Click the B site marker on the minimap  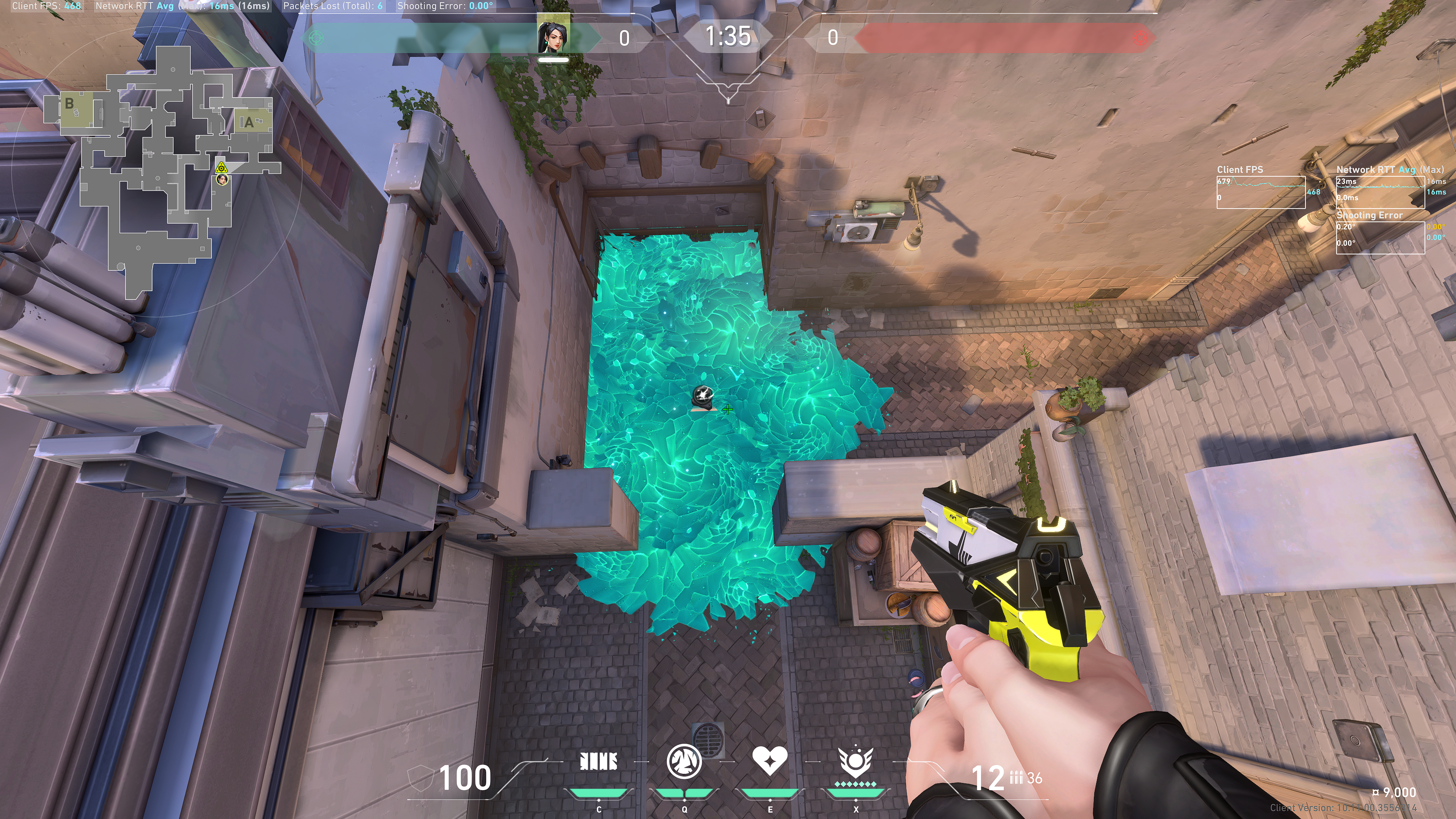(x=69, y=104)
